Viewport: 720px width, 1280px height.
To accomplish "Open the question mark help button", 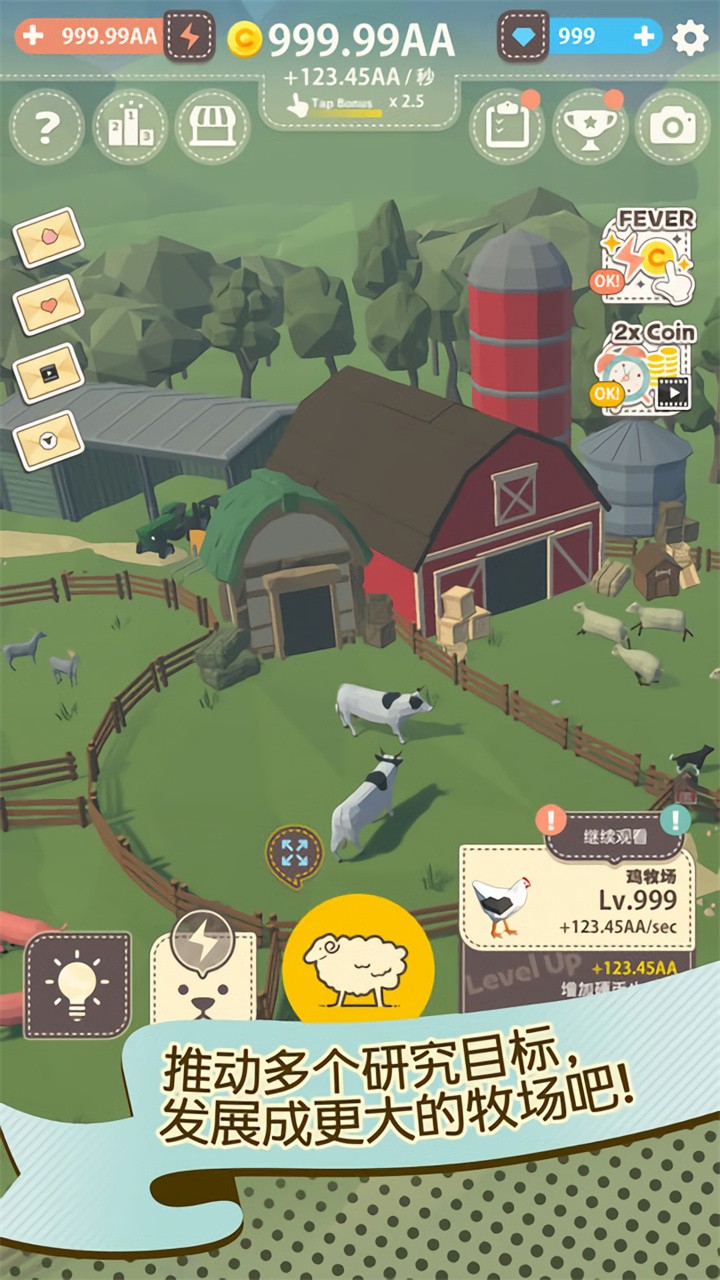I will (46, 127).
